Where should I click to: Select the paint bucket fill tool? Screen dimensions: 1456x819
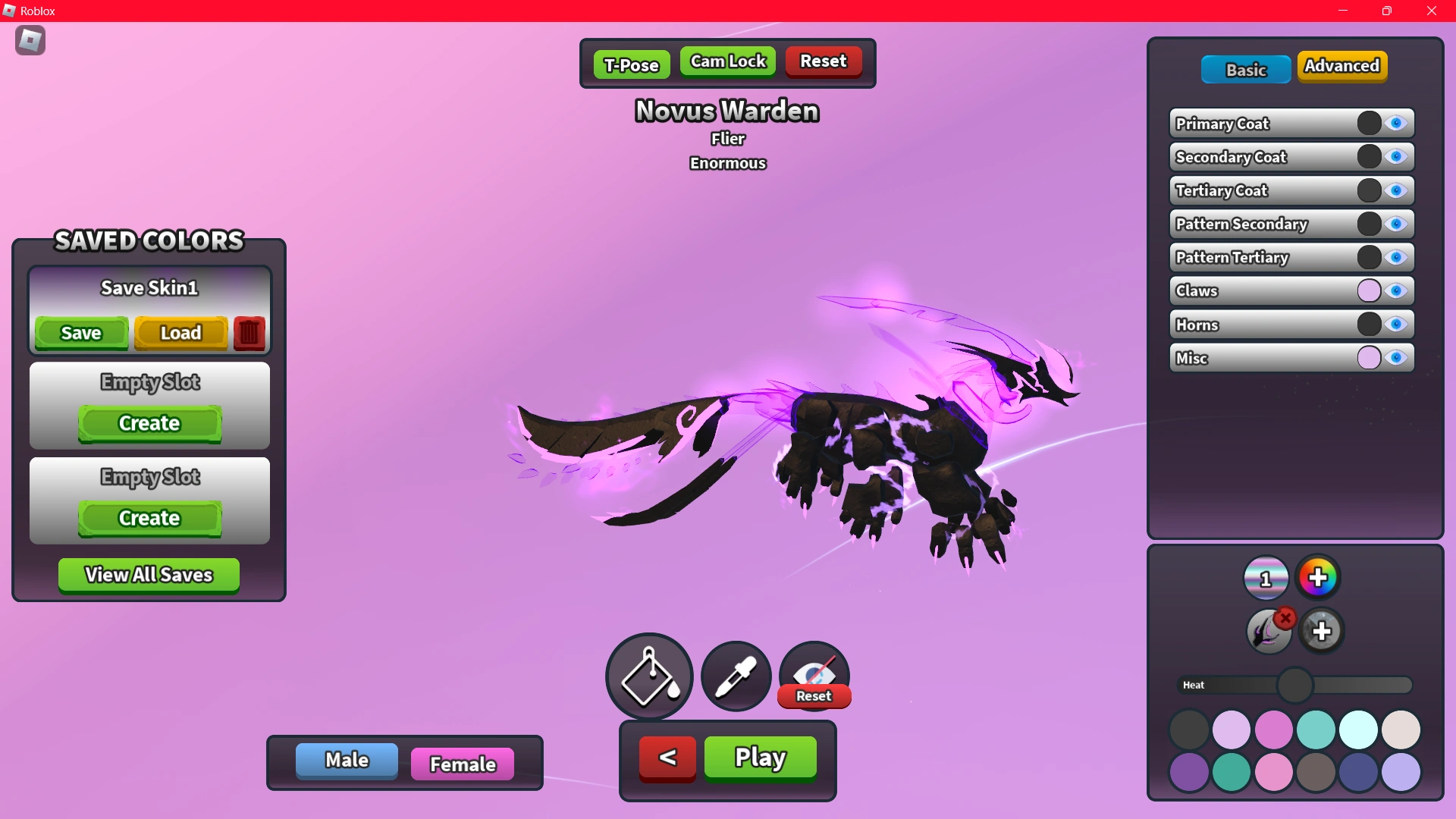point(648,676)
